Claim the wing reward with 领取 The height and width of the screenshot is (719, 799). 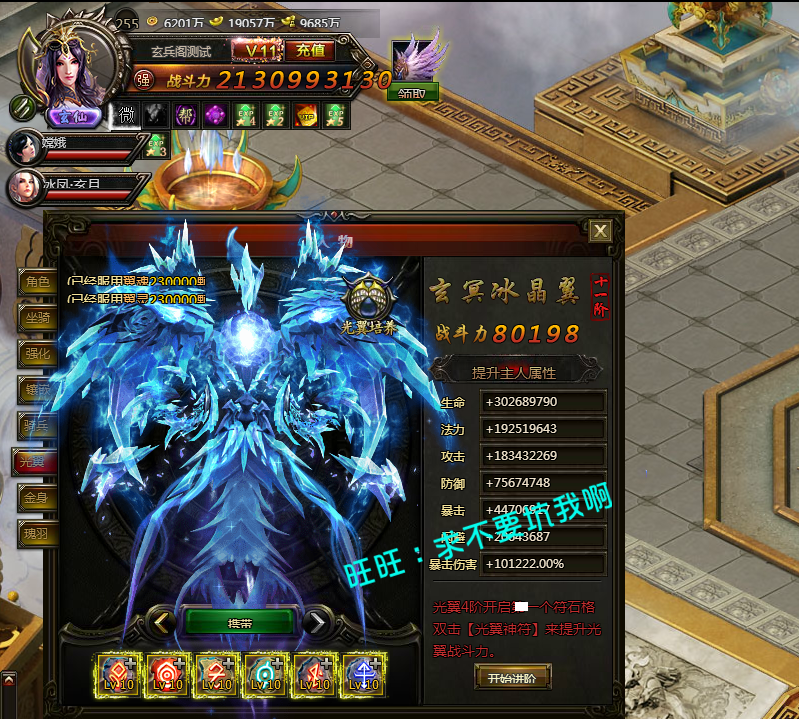pos(412,91)
